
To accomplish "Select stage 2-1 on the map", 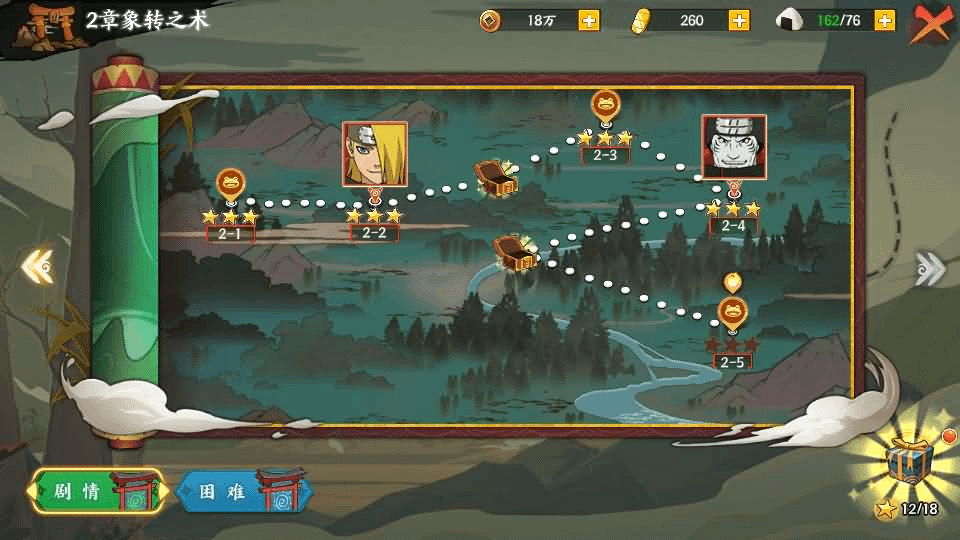I will pos(230,185).
